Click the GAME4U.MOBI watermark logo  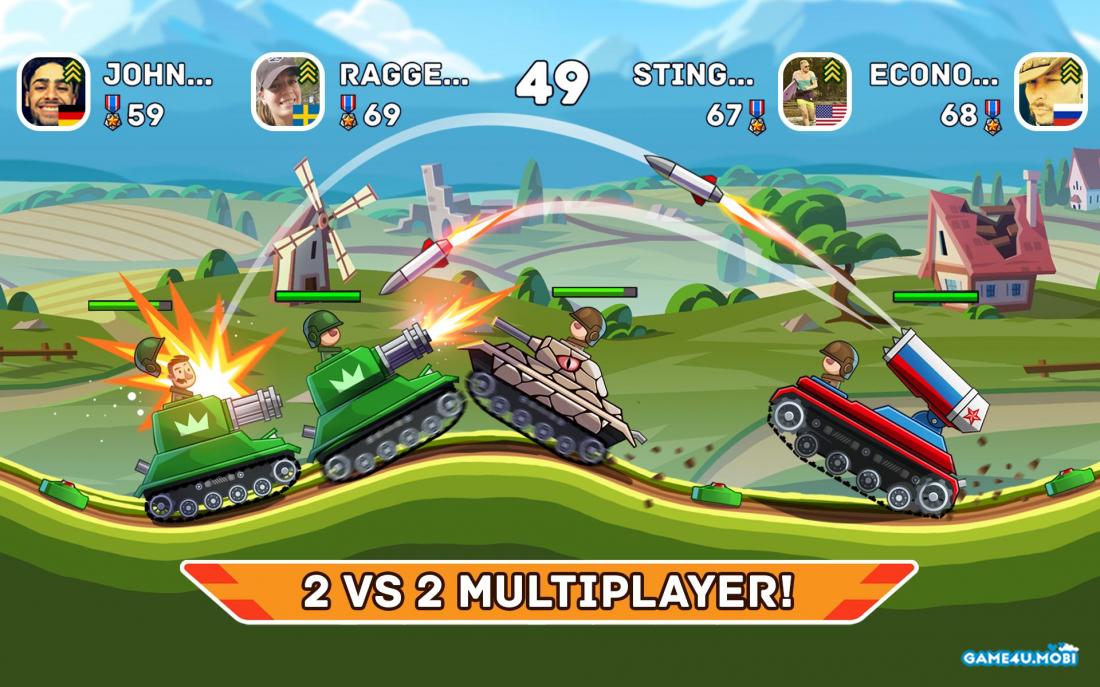point(1019,655)
